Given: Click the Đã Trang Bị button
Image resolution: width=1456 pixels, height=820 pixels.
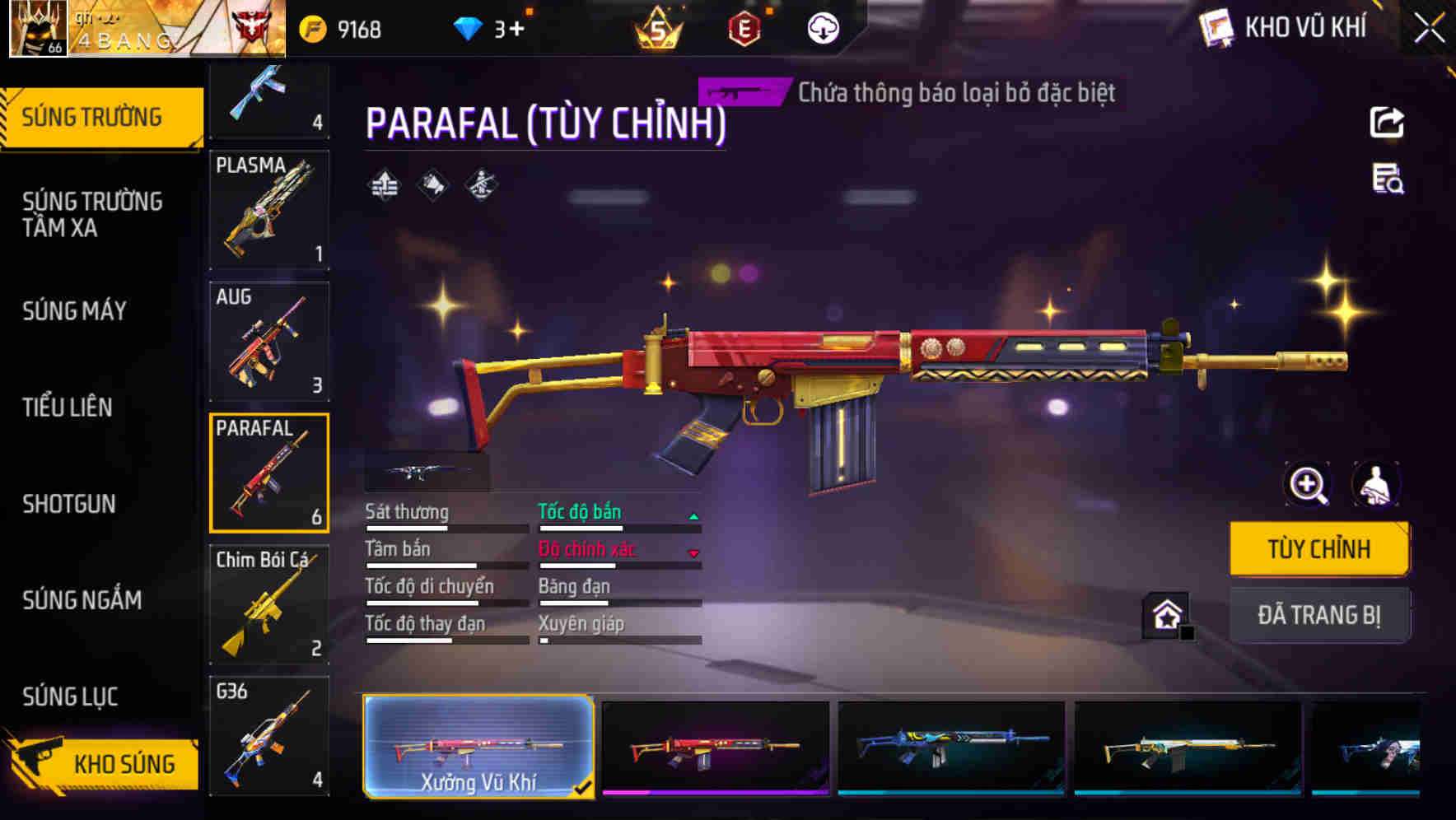Looking at the screenshot, I should pyautogui.click(x=1318, y=615).
